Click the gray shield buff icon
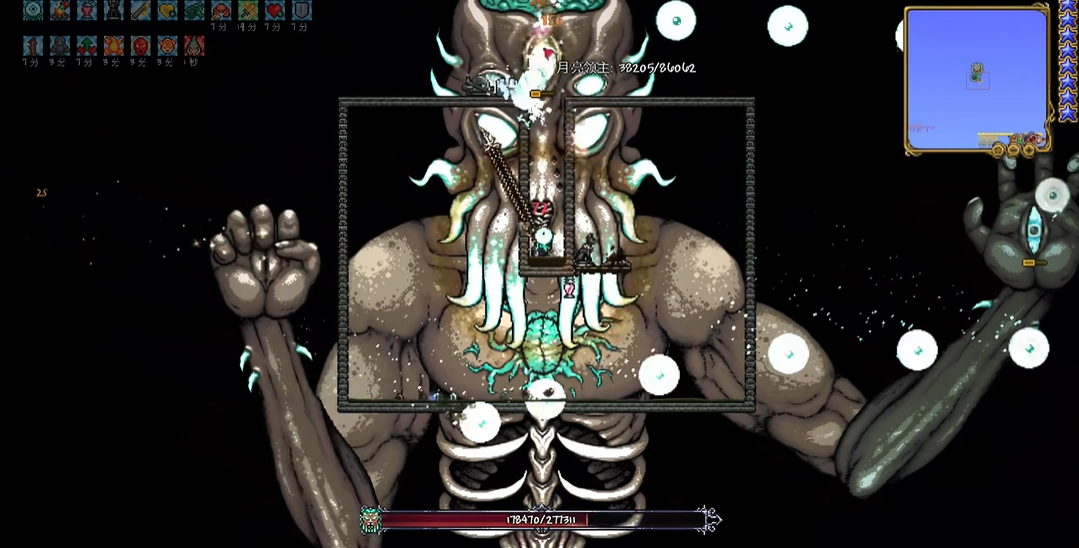 pyautogui.click(x=301, y=10)
